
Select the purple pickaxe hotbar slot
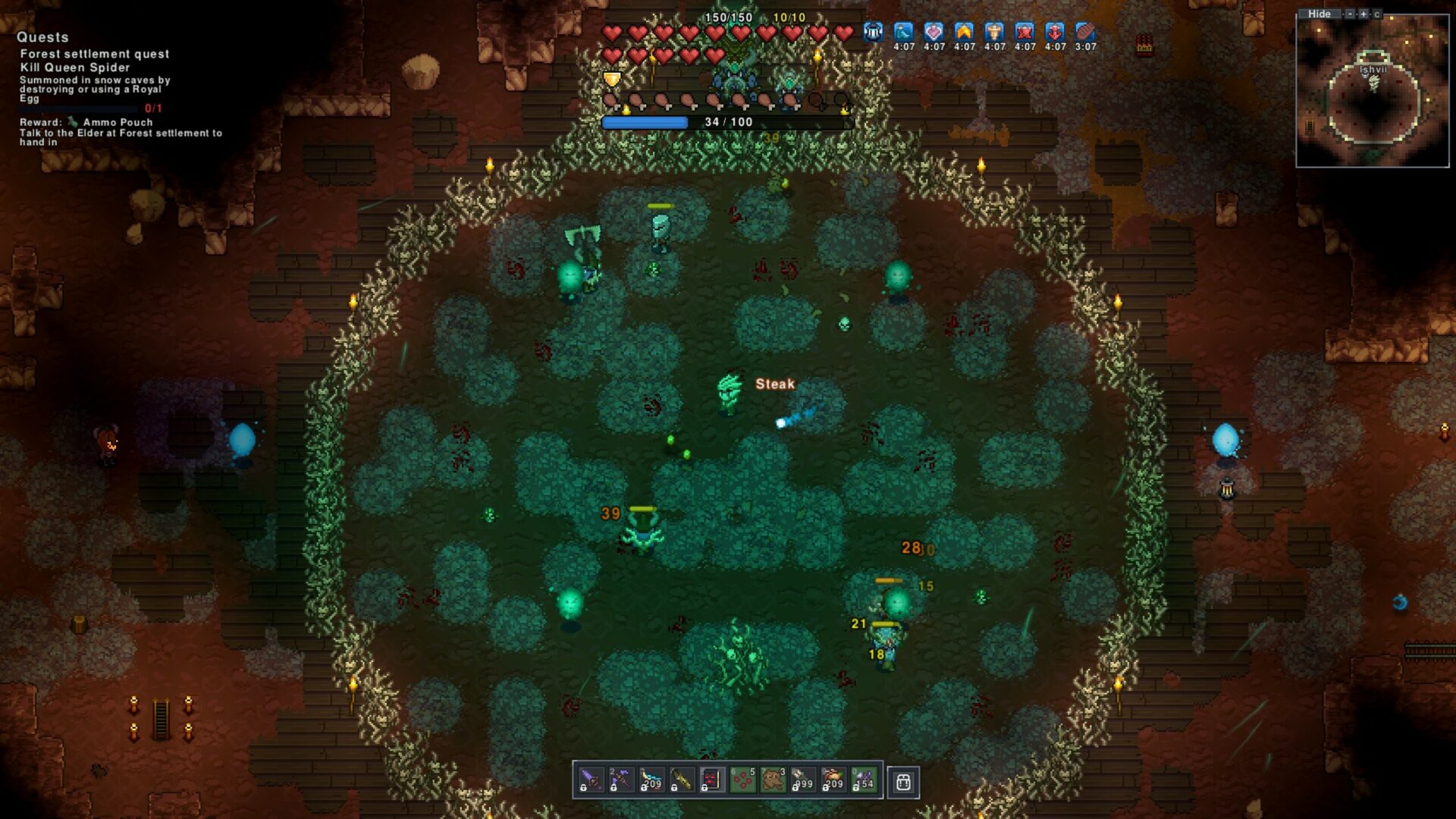pyautogui.click(x=621, y=780)
